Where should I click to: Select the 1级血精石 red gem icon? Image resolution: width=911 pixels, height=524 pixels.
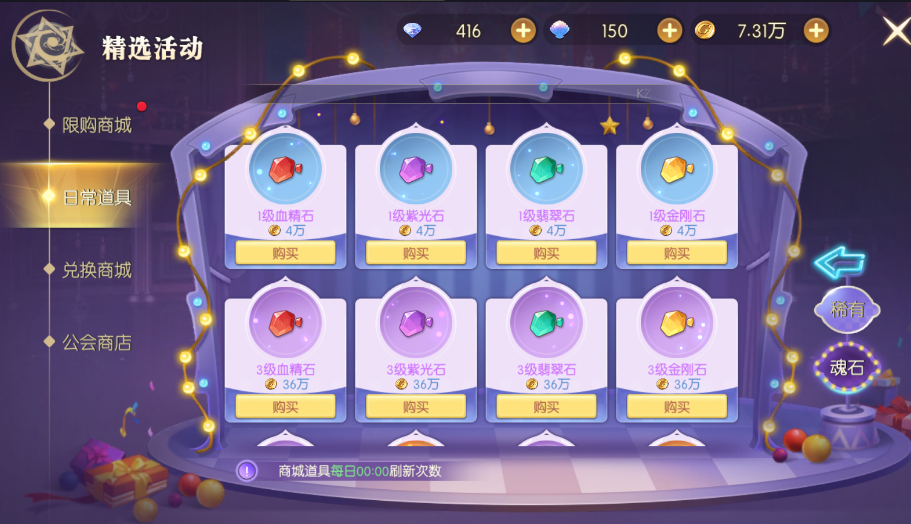click(x=285, y=170)
